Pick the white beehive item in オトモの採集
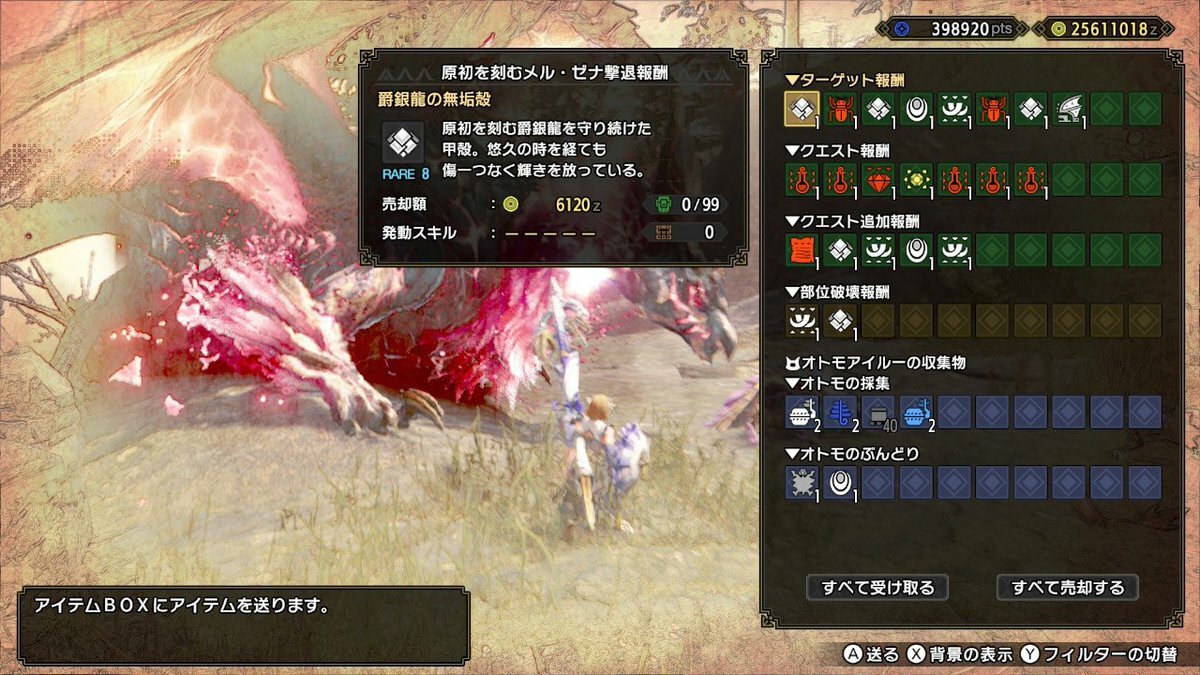This screenshot has width=1200, height=675. coord(802,411)
